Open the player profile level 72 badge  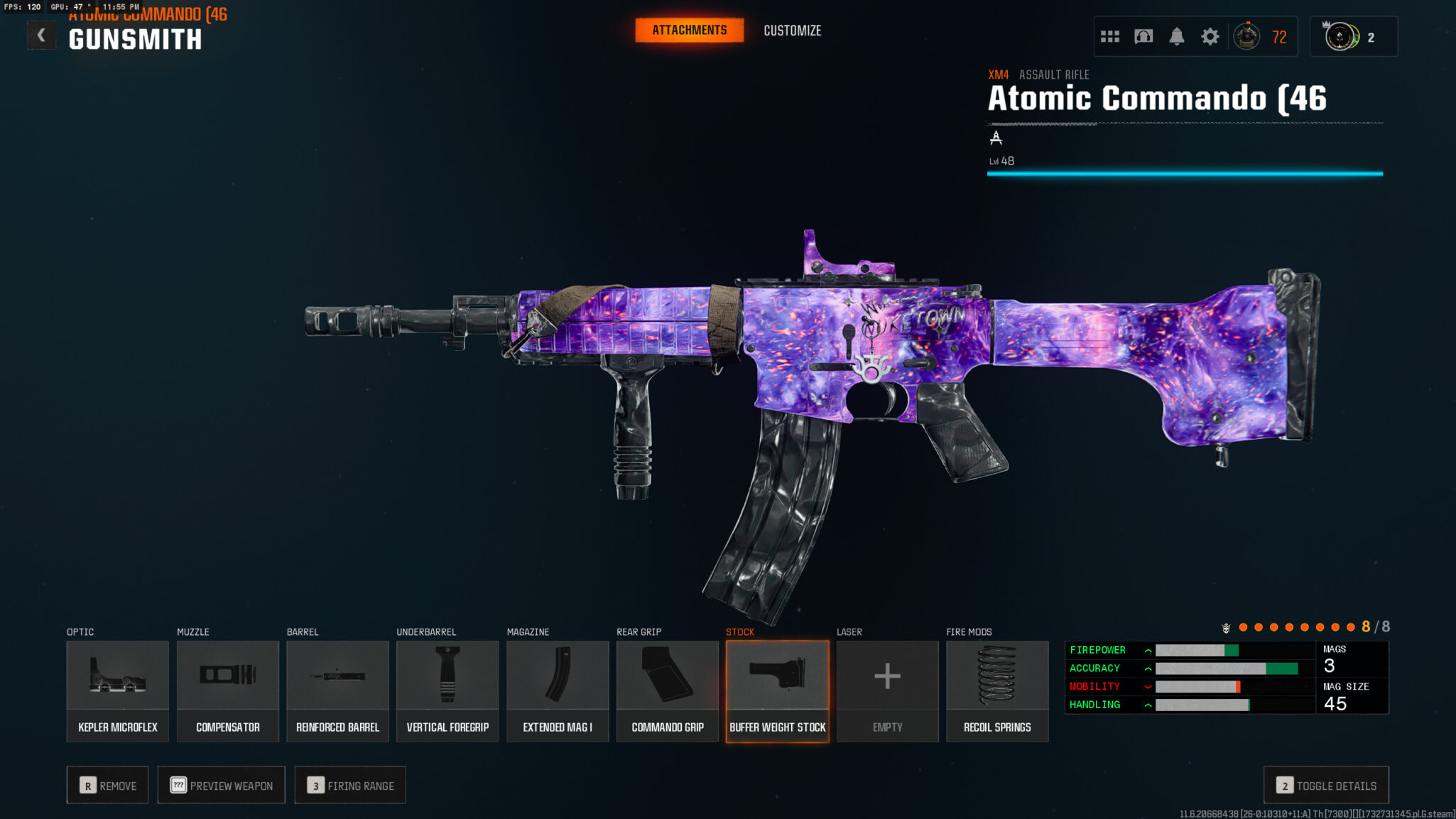click(x=1261, y=36)
